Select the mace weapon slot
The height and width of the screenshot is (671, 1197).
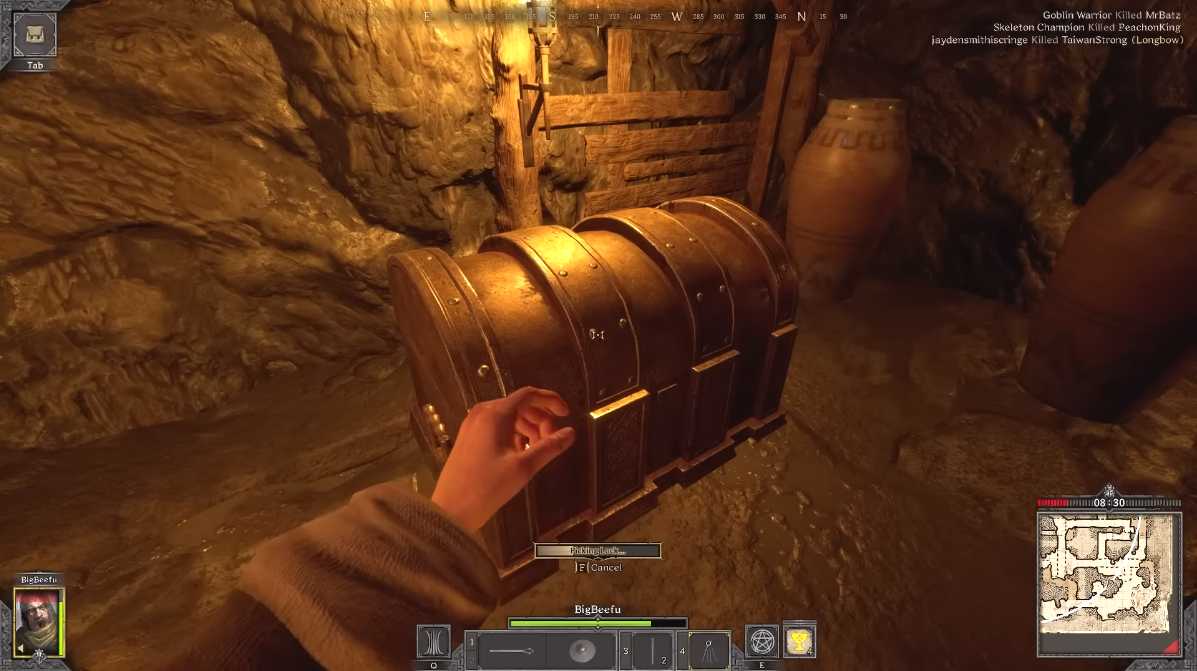(511, 651)
